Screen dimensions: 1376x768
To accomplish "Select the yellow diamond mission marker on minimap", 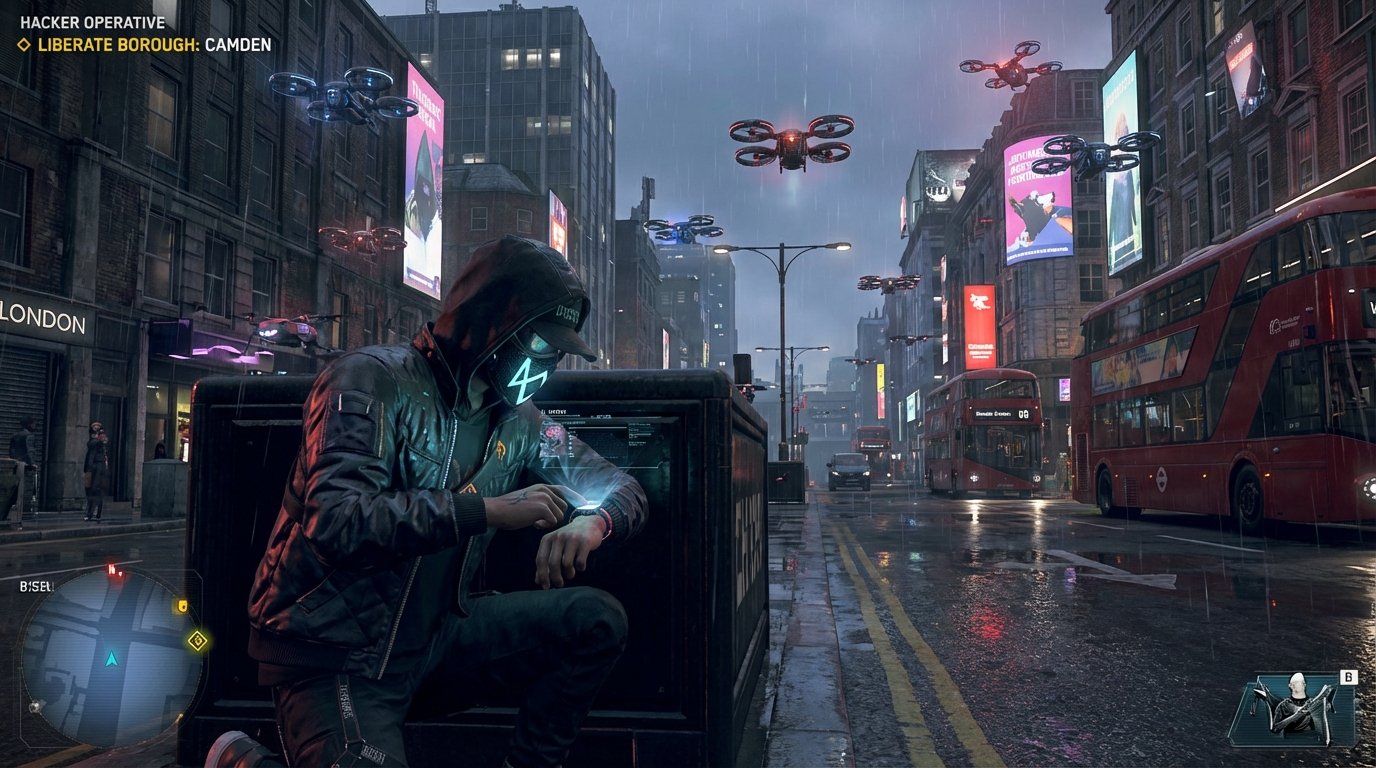I will [197, 640].
